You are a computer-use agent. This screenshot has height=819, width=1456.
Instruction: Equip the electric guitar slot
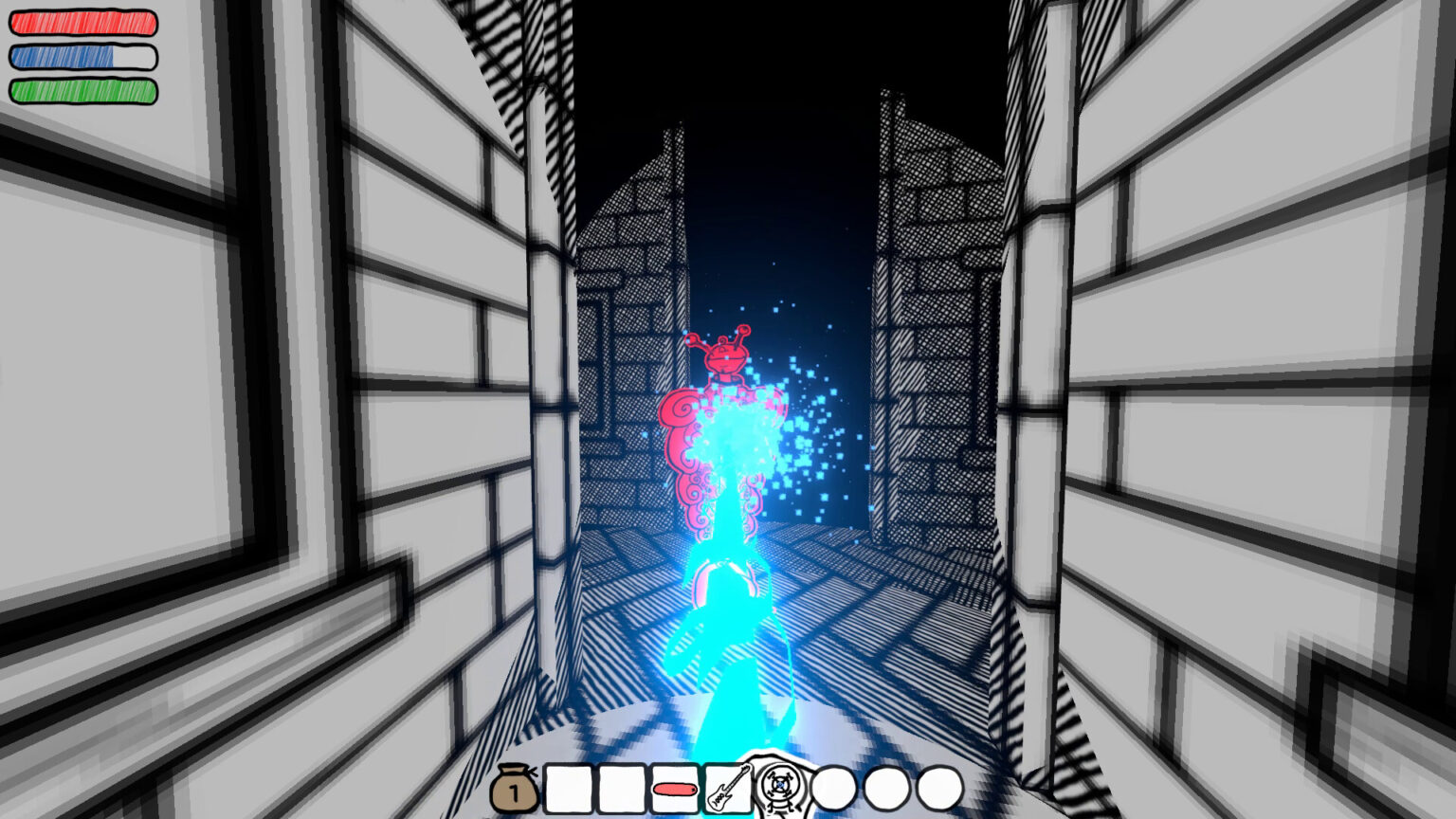(727, 789)
